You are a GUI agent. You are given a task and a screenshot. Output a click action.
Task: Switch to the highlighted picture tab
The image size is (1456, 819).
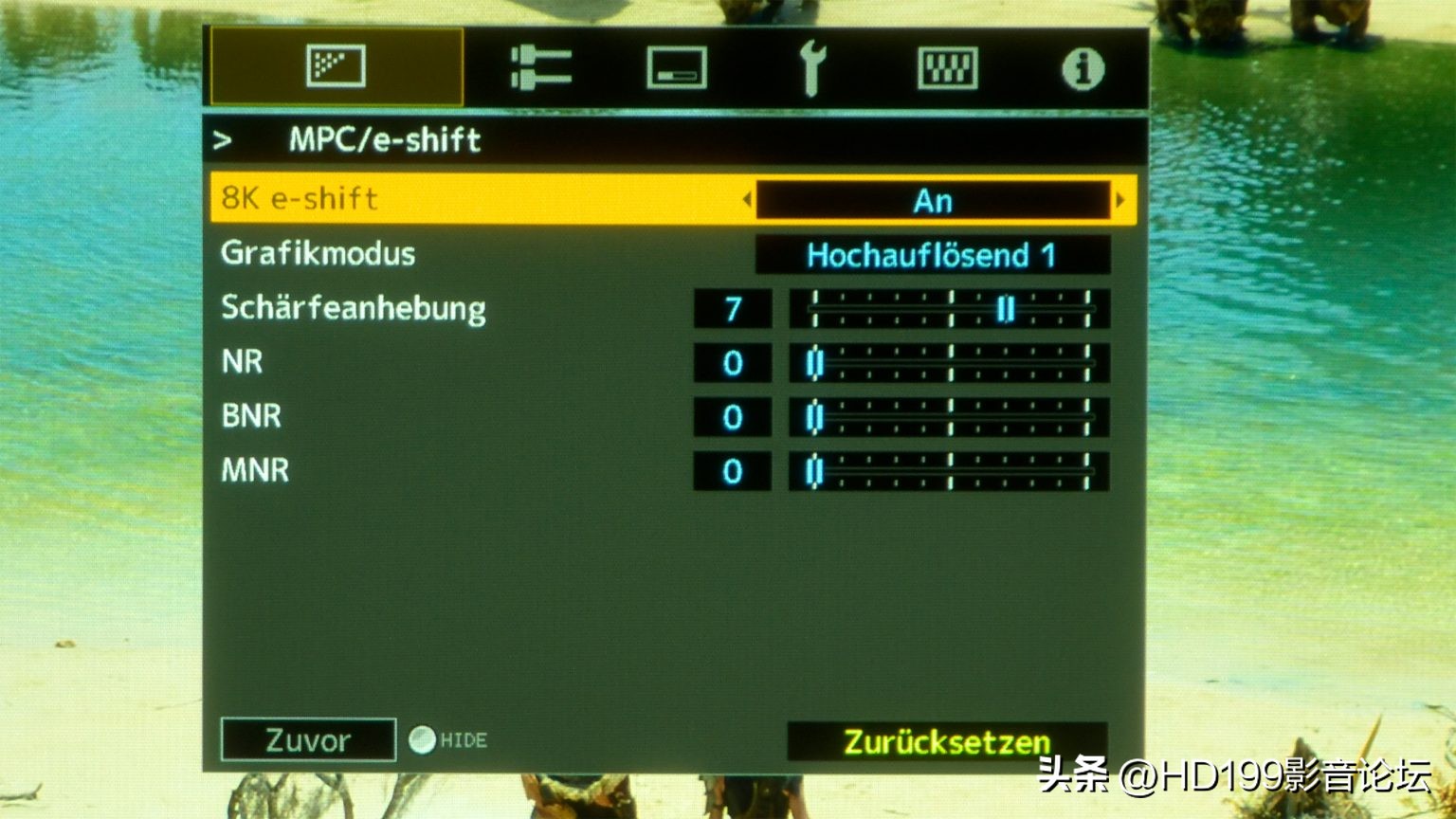337,66
